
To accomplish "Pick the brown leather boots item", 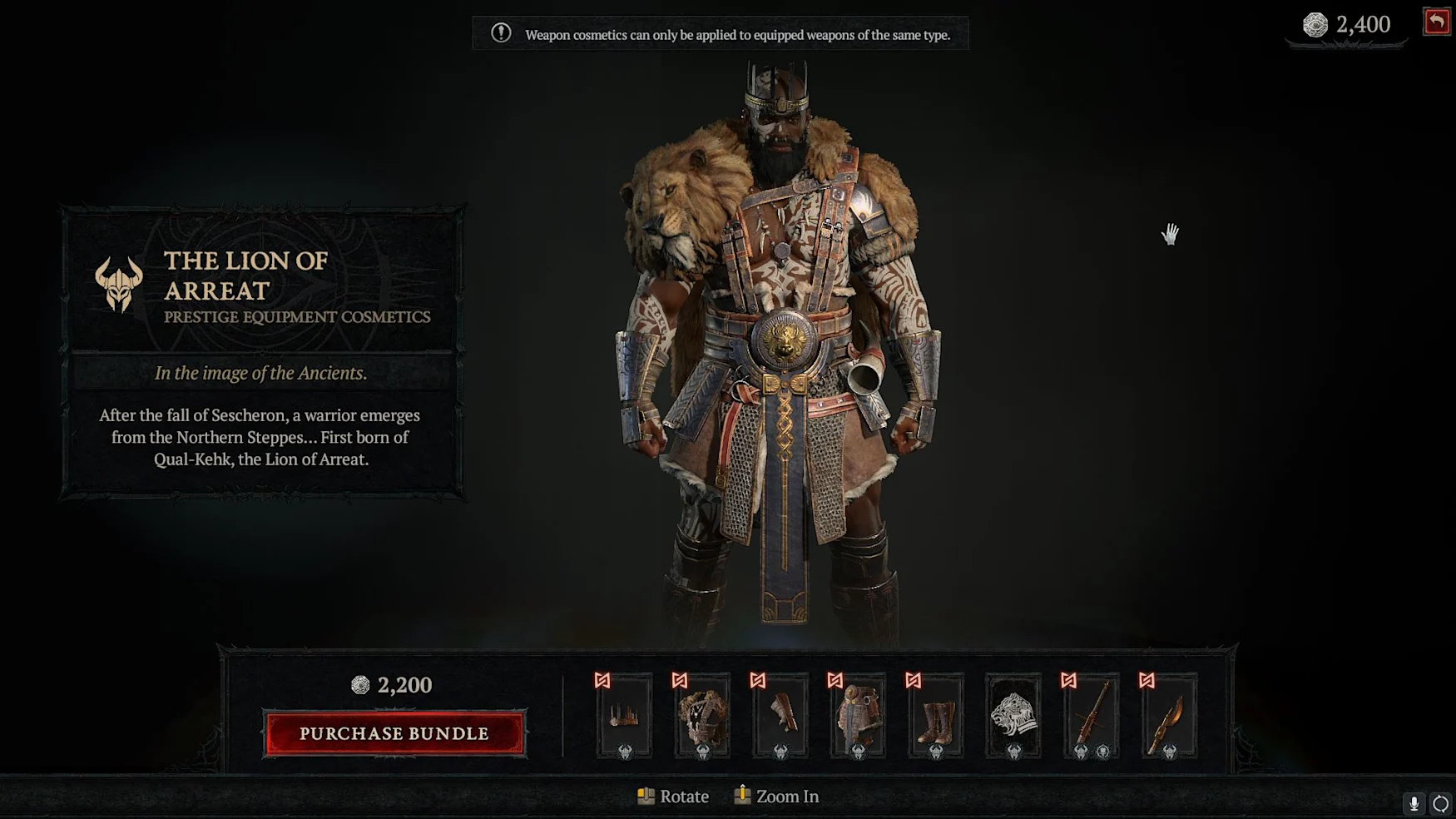I will pyautogui.click(x=935, y=716).
